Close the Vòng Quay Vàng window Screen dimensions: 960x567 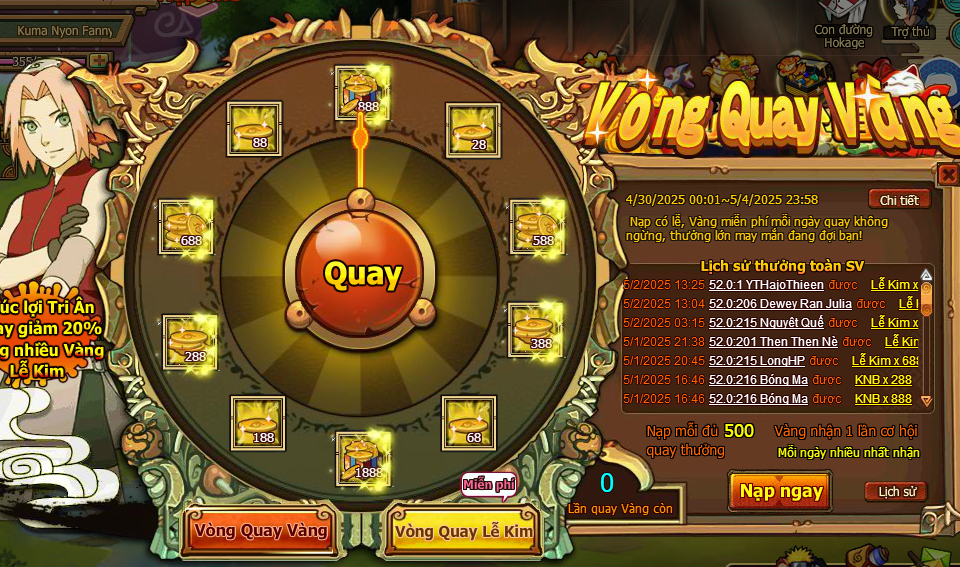(x=948, y=175)
